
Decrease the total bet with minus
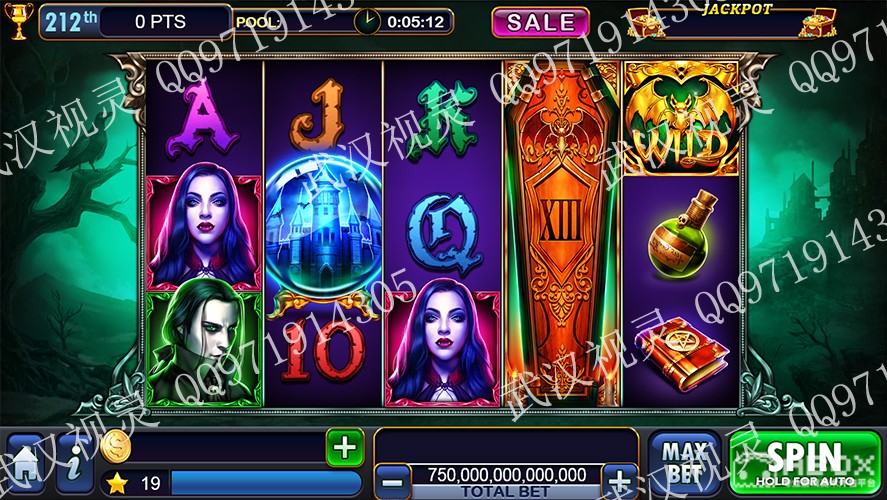point(395,478)
